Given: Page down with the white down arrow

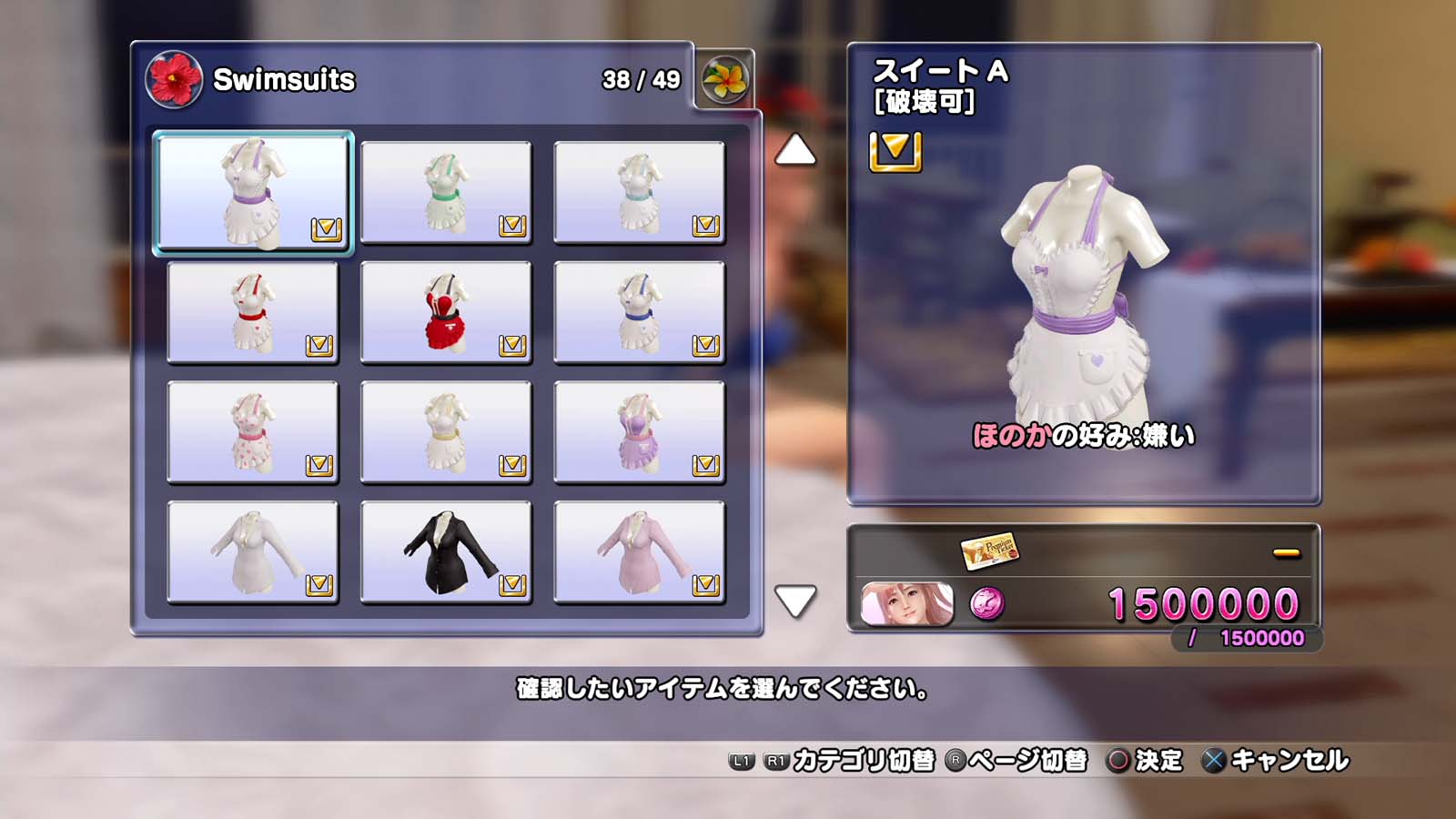Looking at the screenshot, I should pos(794,601).
